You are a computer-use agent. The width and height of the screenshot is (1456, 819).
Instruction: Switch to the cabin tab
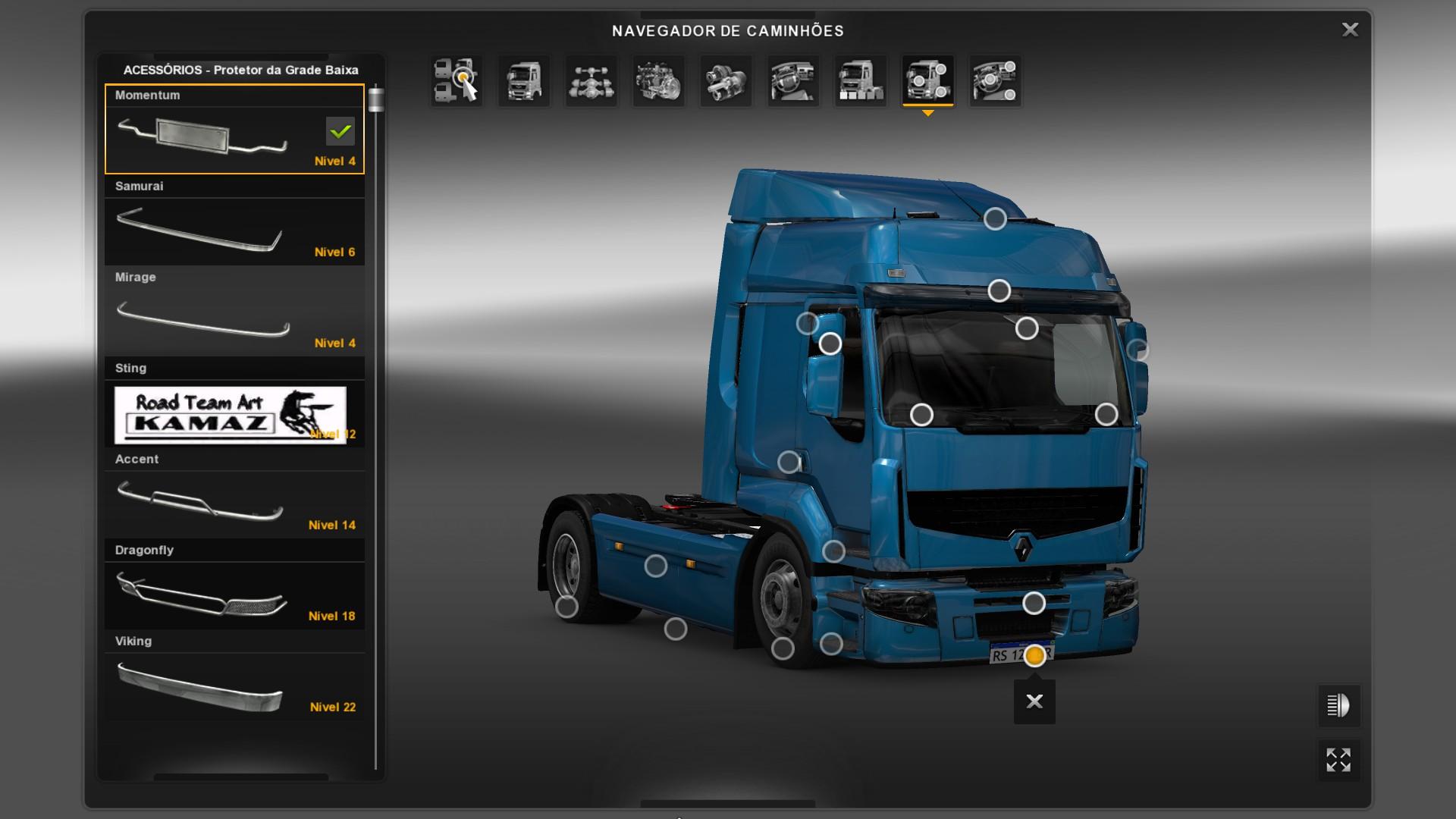[524, 80]
